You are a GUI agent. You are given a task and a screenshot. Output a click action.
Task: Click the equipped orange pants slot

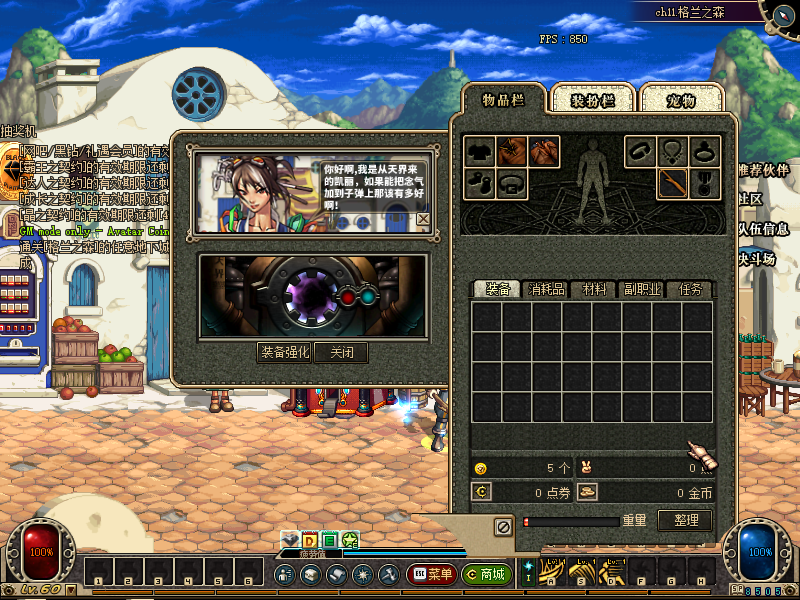click(544, 152)
